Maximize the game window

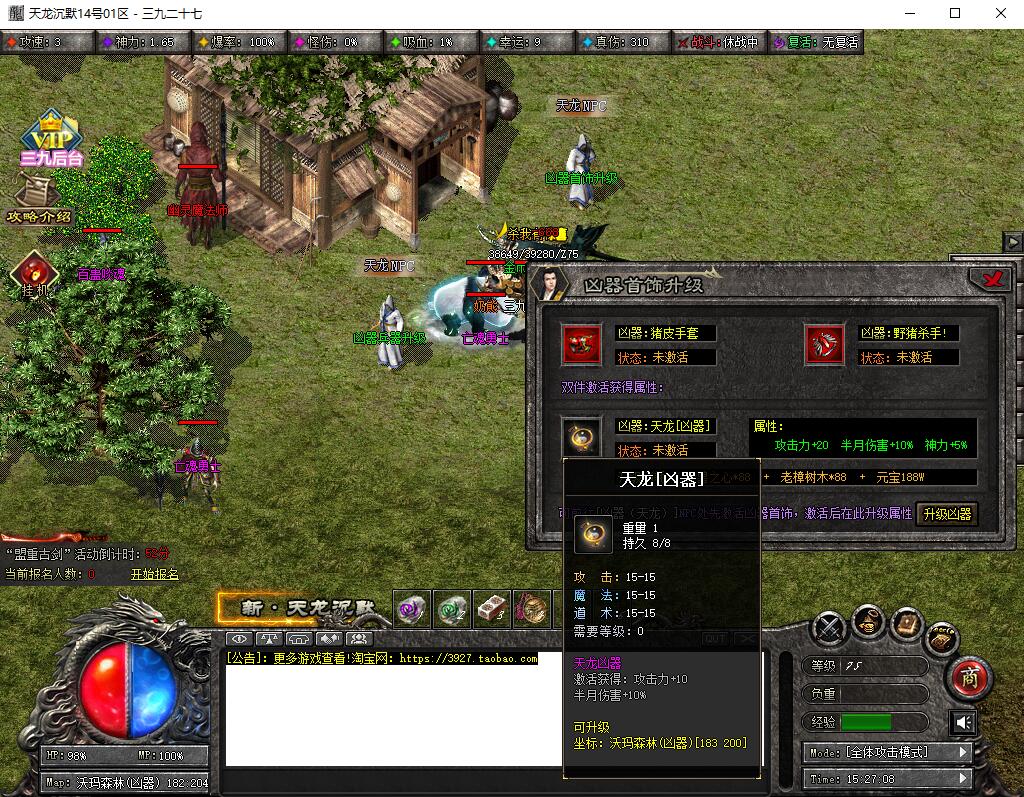[955, 14]
